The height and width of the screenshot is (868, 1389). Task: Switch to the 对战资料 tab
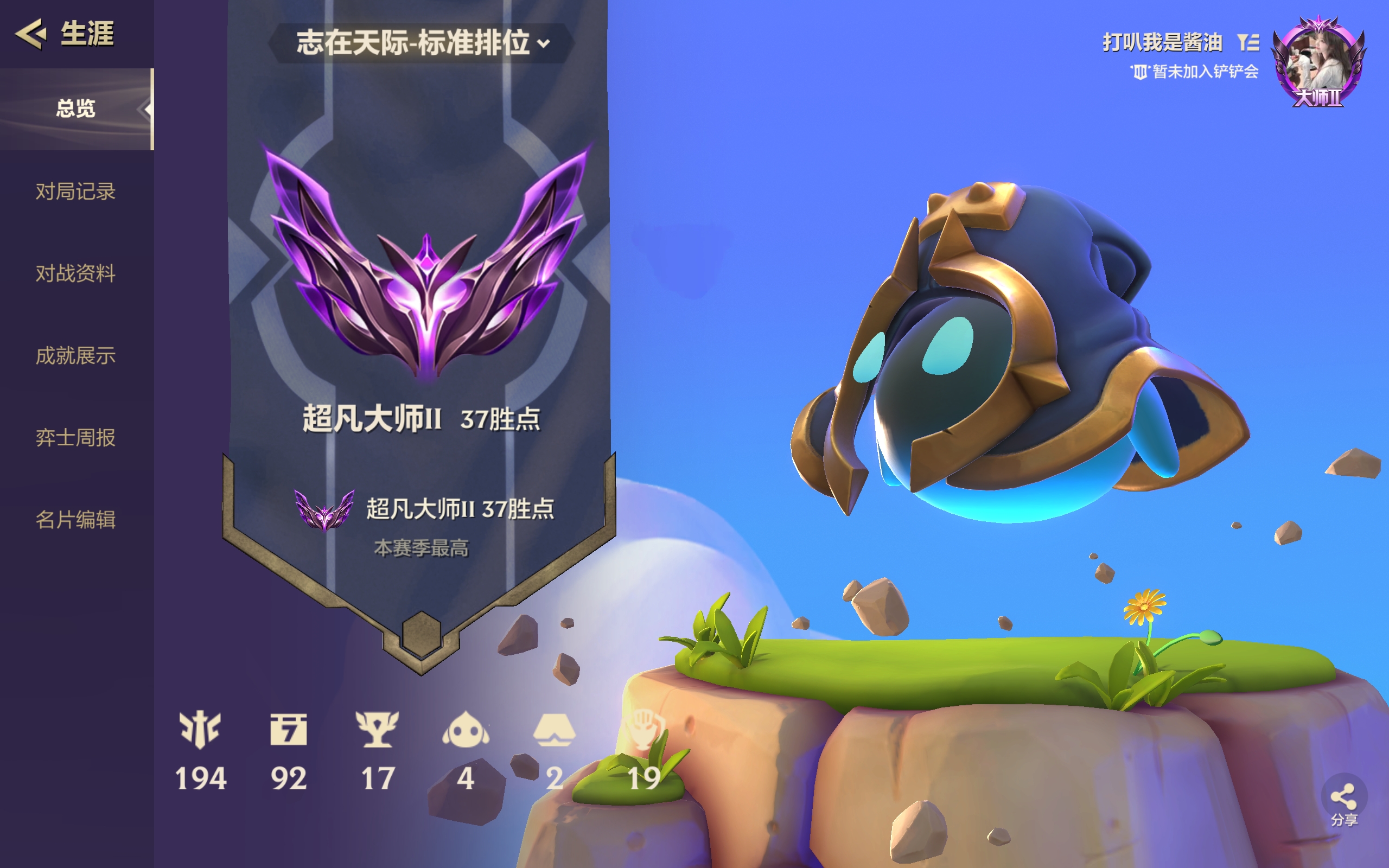[76, 273]
